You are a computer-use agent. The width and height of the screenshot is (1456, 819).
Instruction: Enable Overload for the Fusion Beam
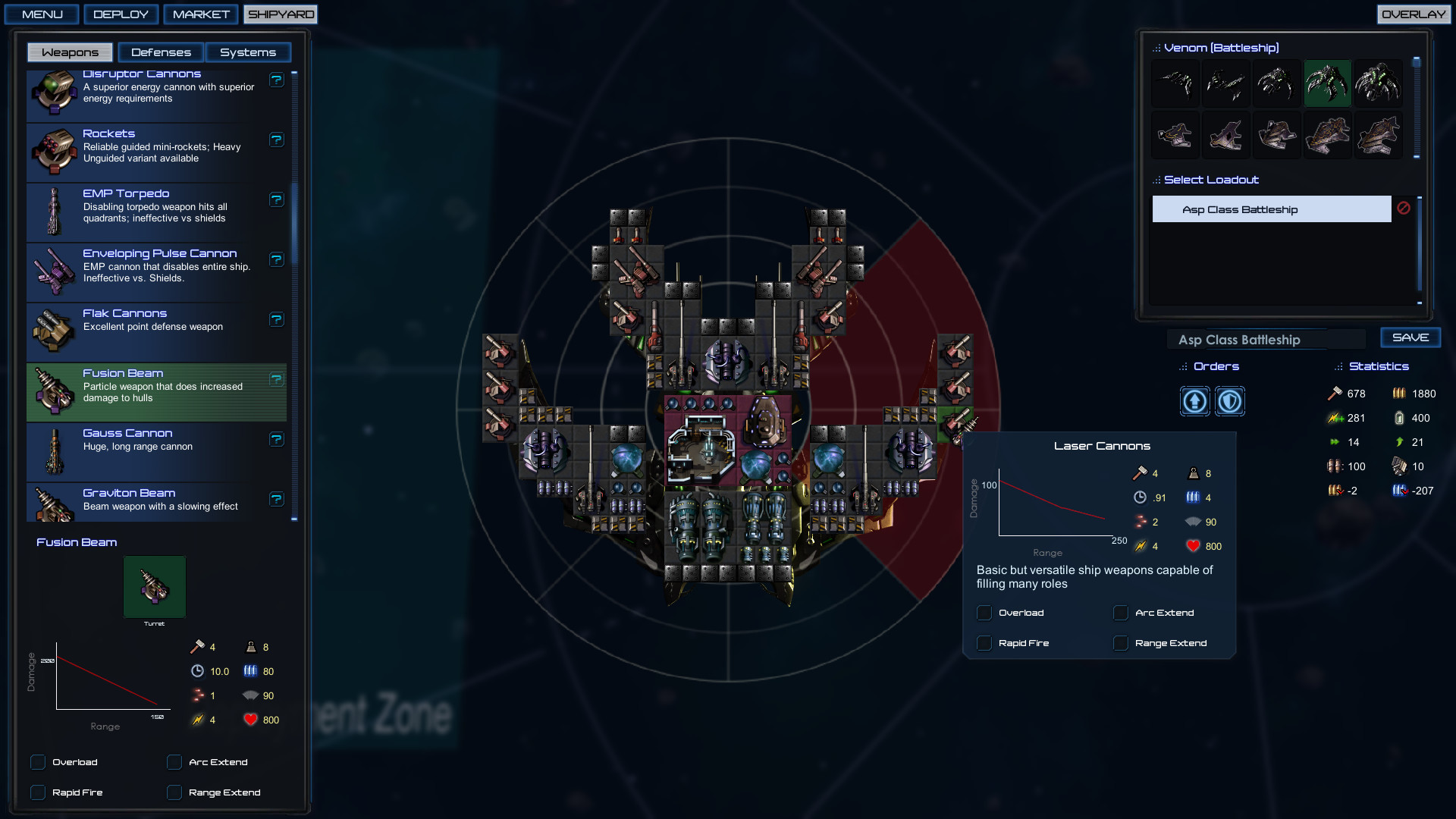(x=38, y=762)
